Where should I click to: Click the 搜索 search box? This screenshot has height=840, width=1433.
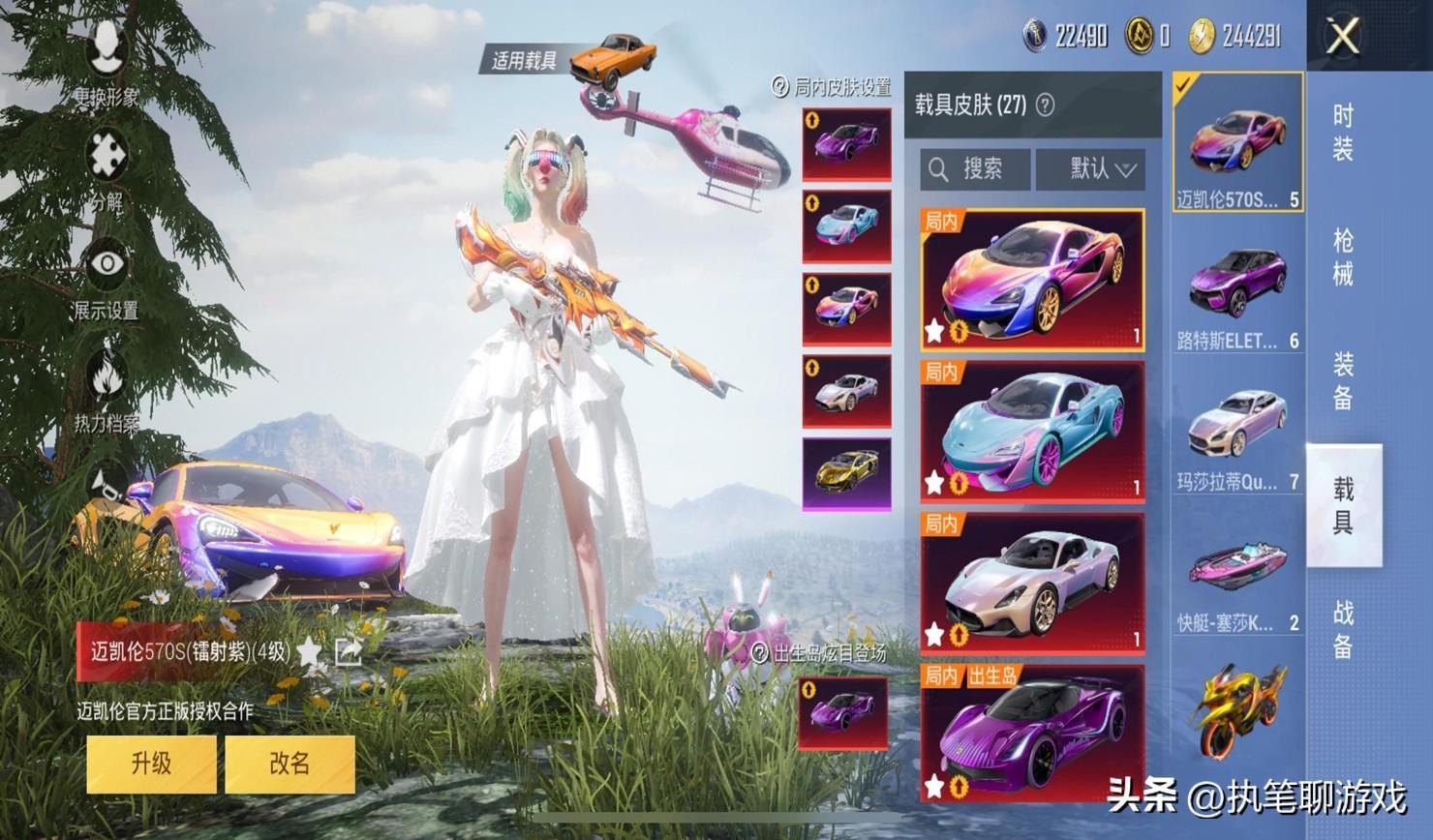[974, 169]
